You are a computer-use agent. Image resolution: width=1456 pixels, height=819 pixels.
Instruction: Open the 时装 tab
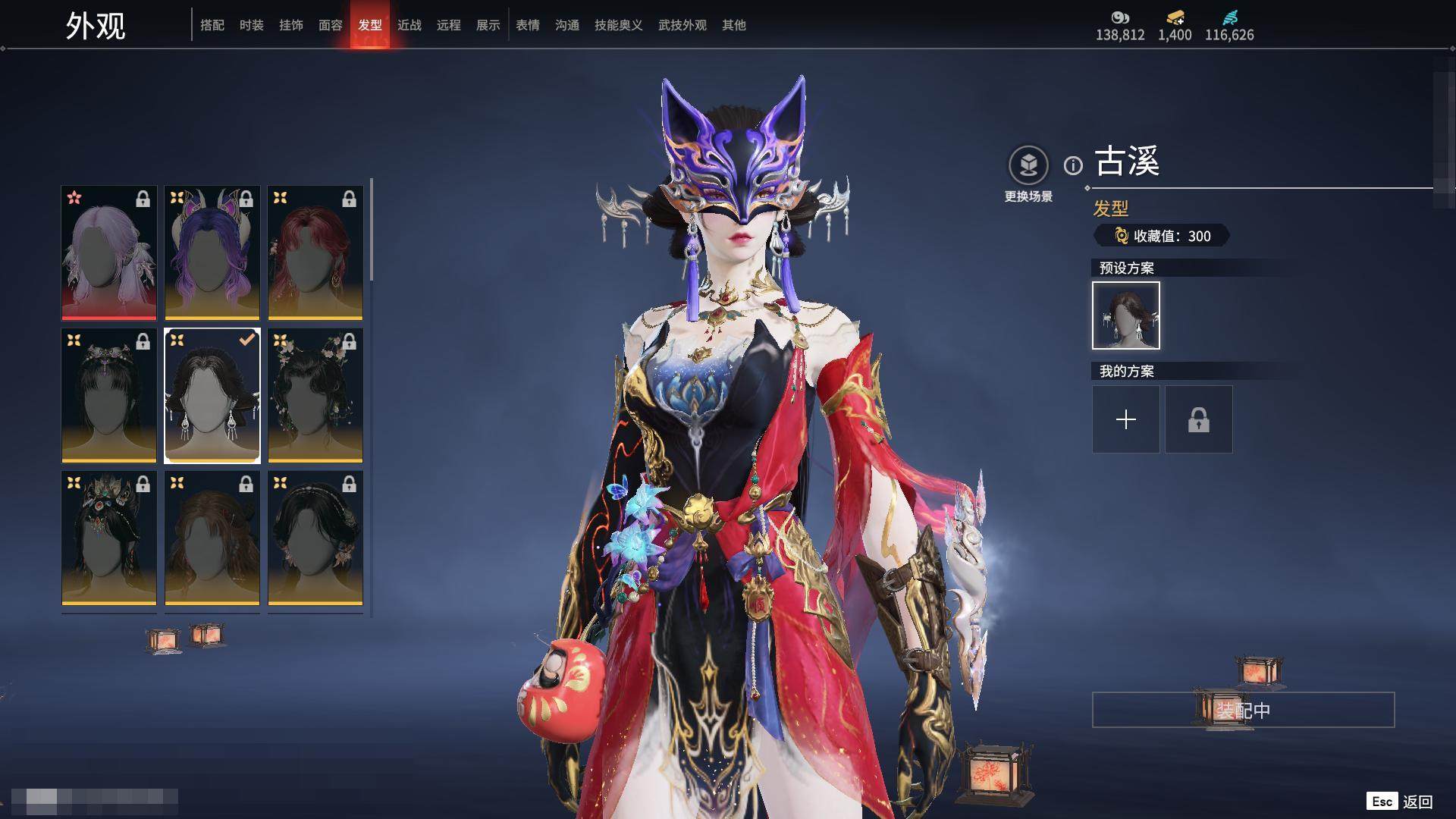252,25
